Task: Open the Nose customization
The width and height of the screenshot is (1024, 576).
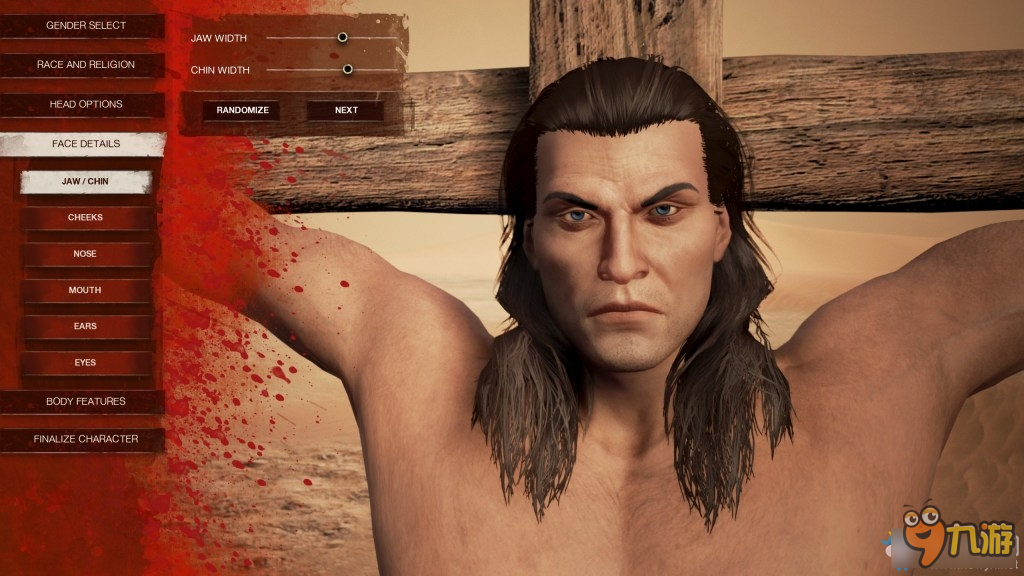Action: click(x=85, y=254)
